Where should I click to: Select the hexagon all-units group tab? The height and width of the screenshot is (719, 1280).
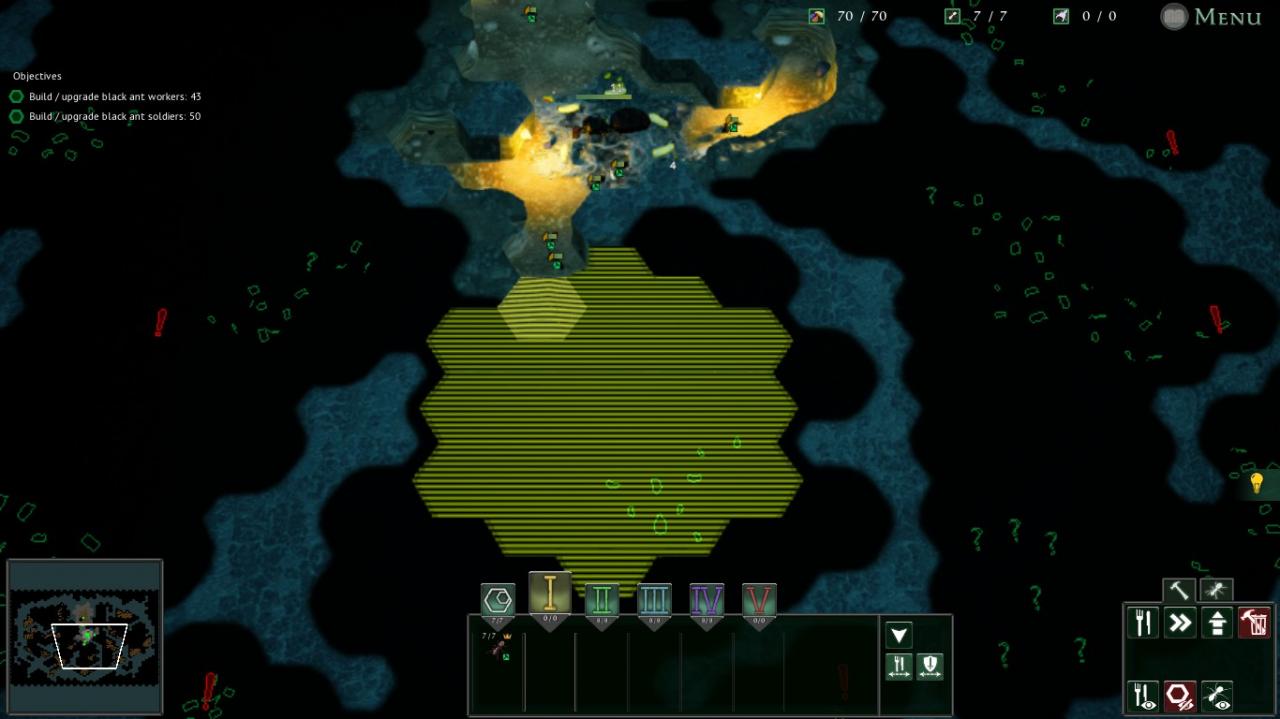[x=497, y=601]
